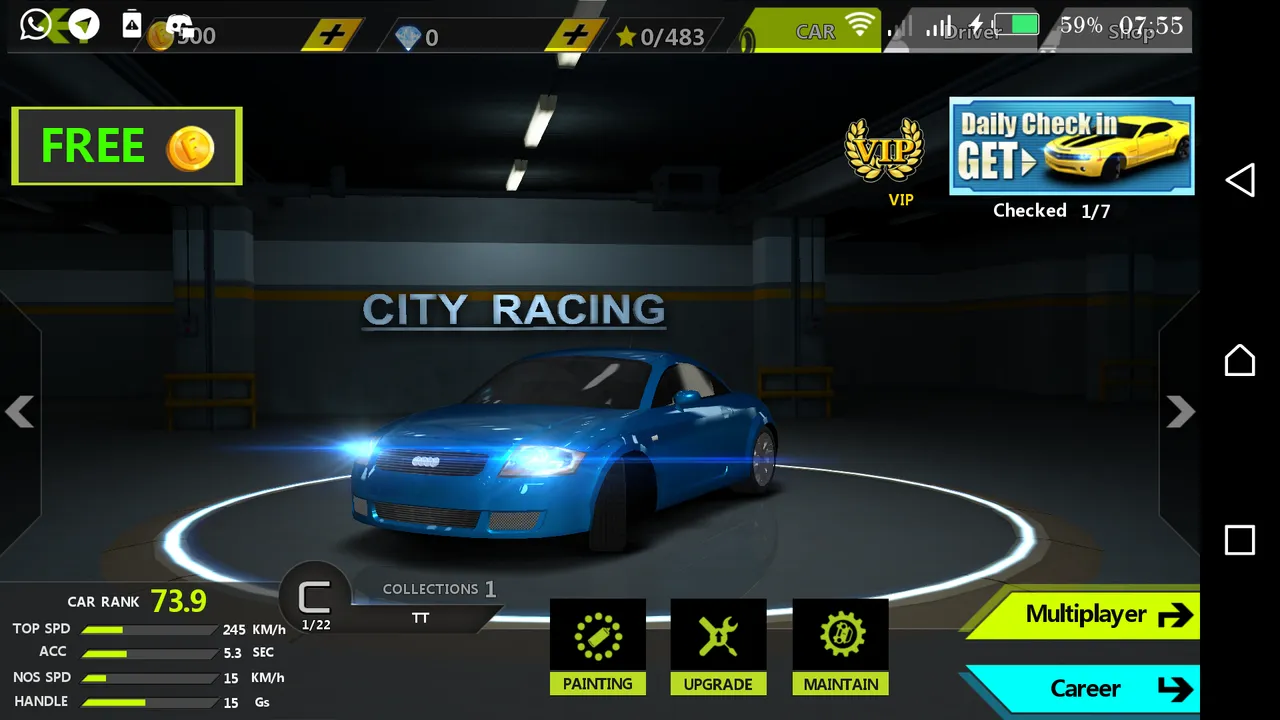Open the Driver tab
The image size is (1280, 720).
pos(972,32)
